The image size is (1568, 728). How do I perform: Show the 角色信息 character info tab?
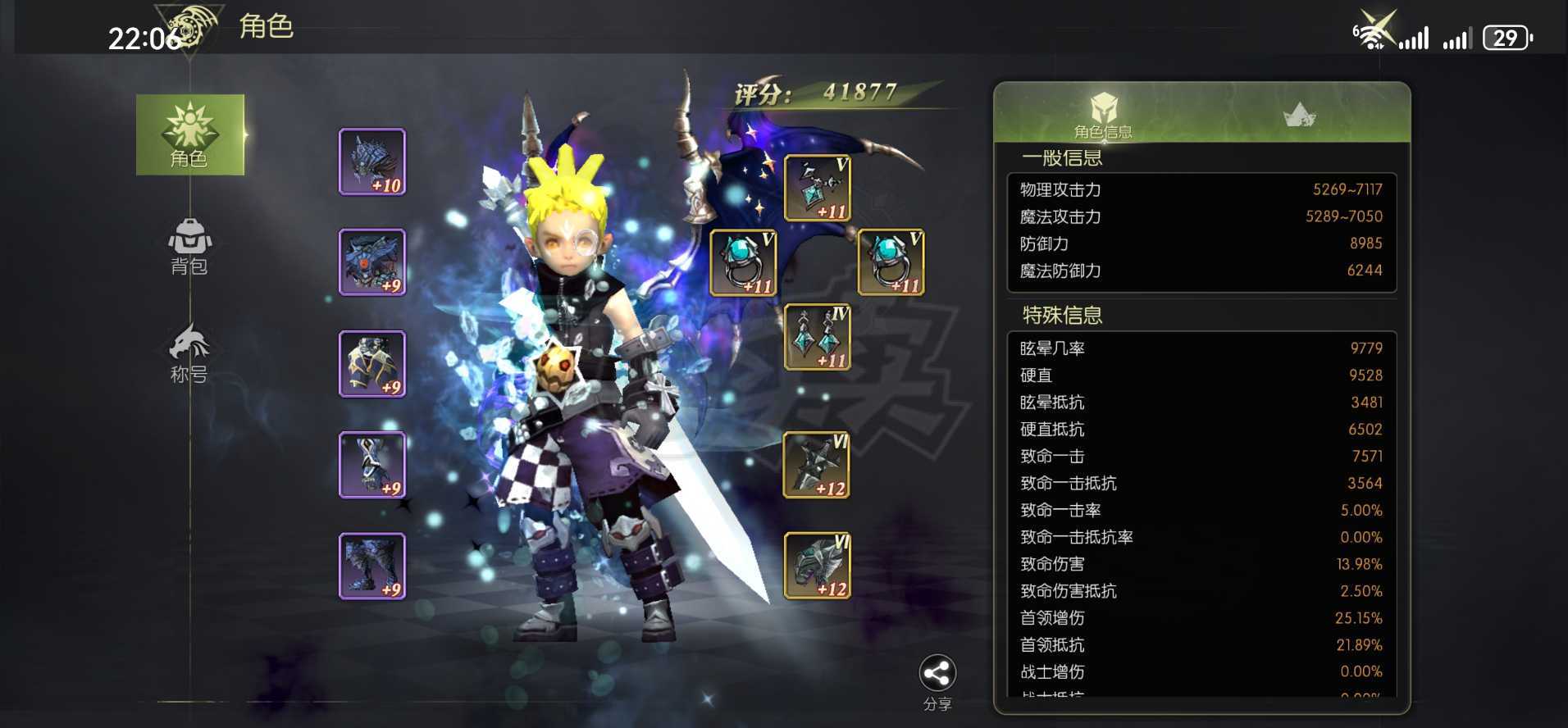click(x=1103, y=115)
